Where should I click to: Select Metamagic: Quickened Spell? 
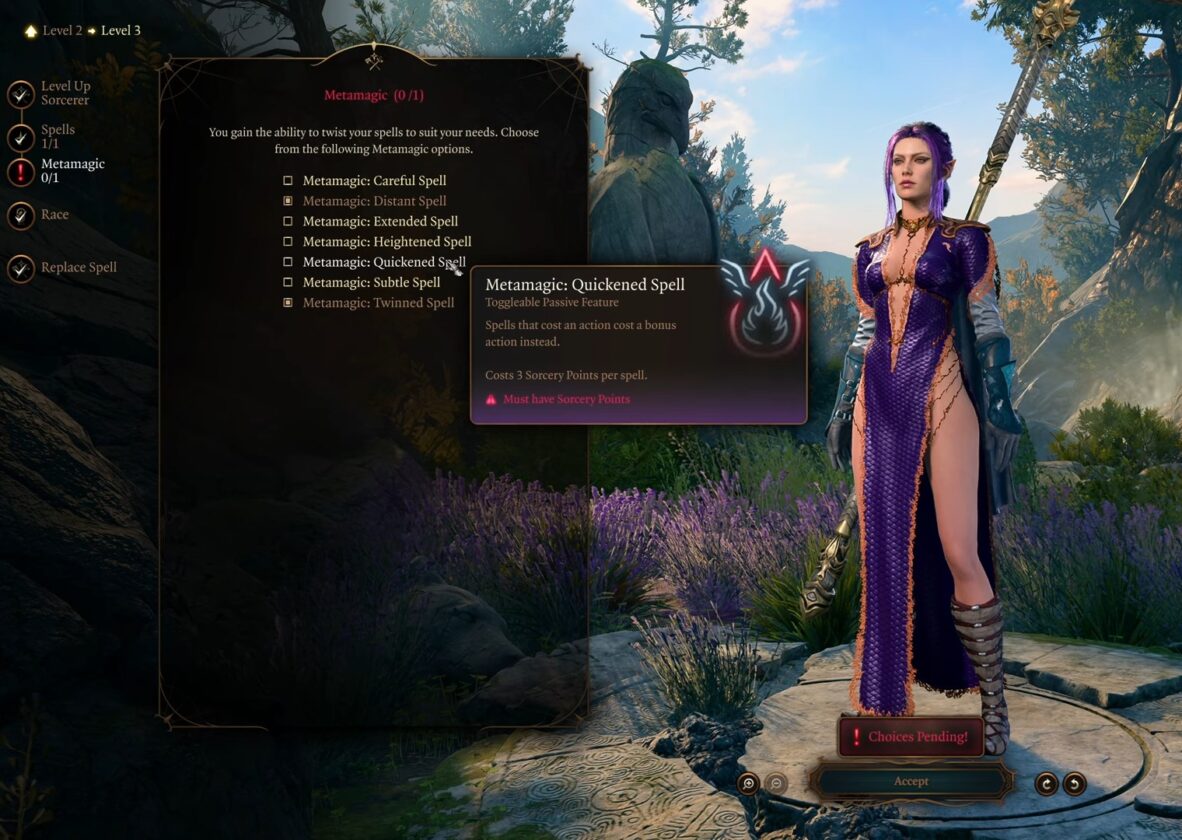pos(288,262)
